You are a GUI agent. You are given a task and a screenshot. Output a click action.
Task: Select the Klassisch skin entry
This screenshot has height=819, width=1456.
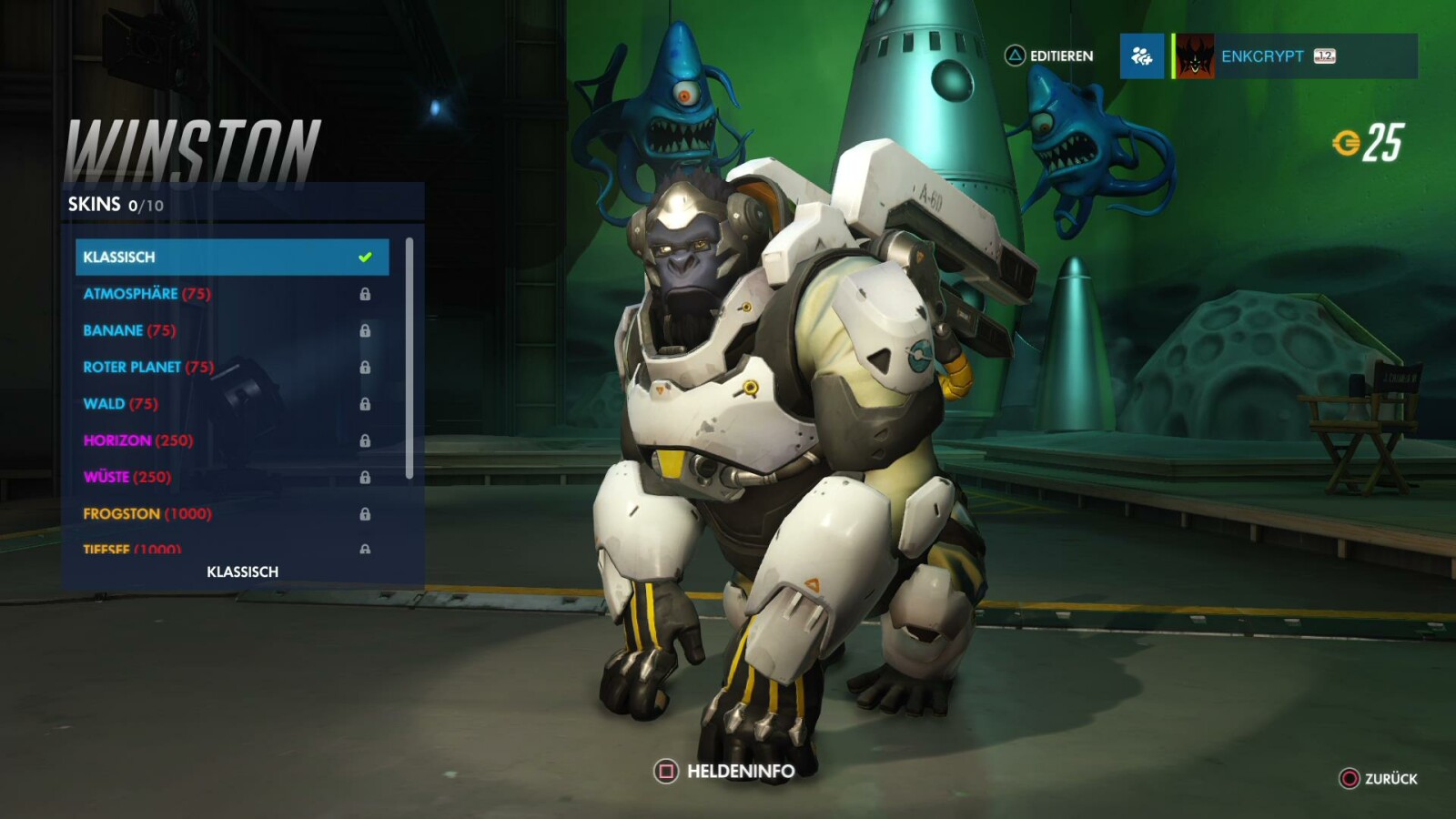point(231,257)
